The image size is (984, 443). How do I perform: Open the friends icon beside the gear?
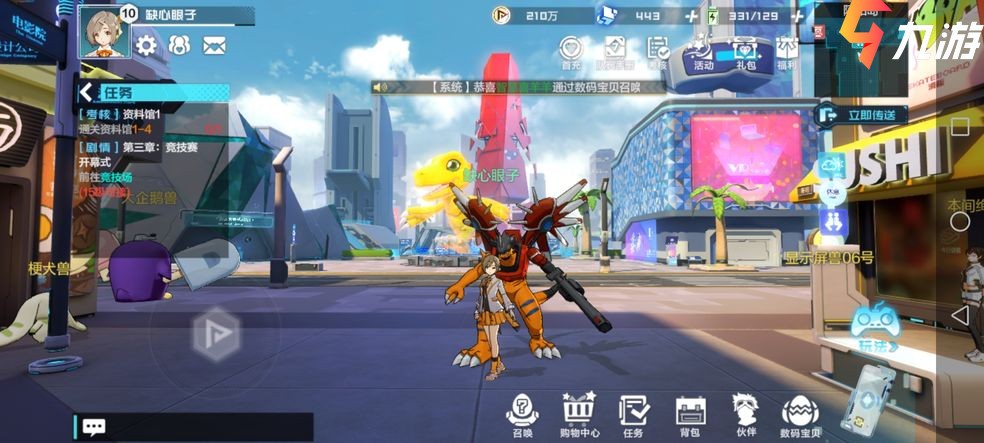click(x=180, y=45)
